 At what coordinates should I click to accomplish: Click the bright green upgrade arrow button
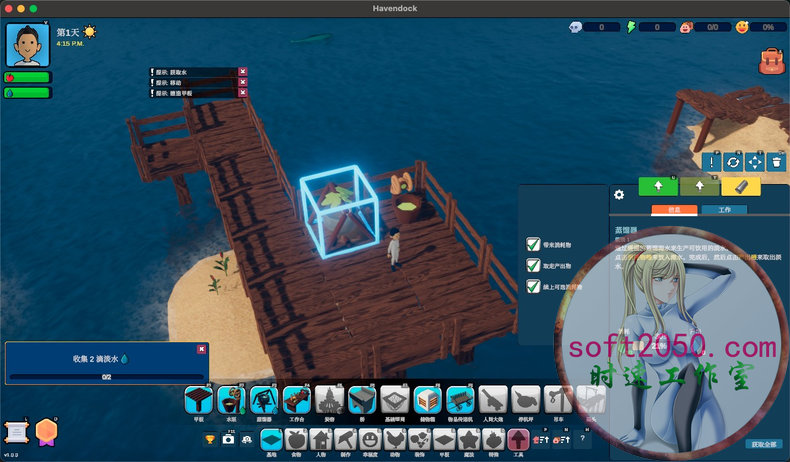[659, 186]
